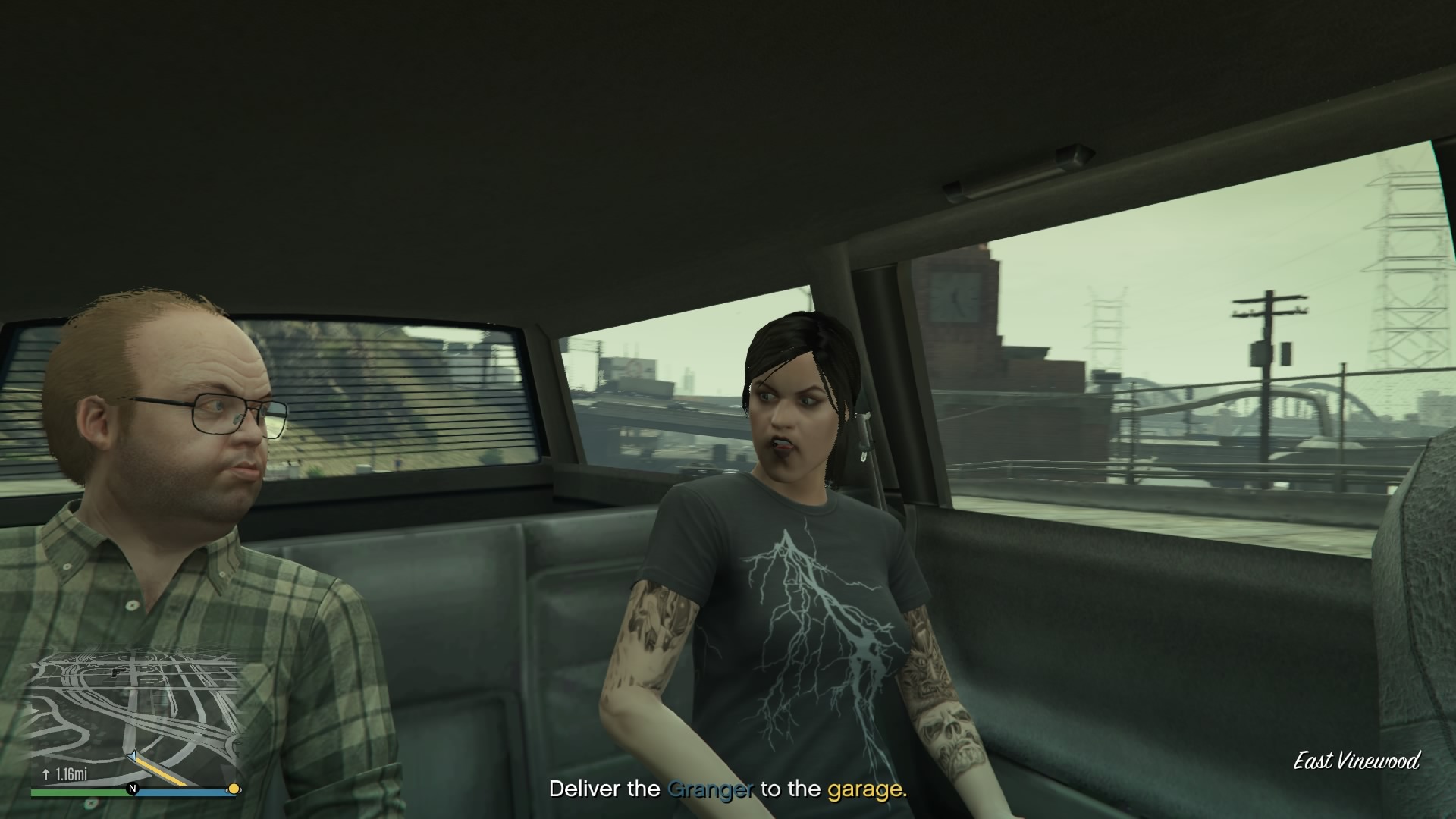Select the player arrow on the minimap
1456x819 pixels.
click(x=133, y=757)
